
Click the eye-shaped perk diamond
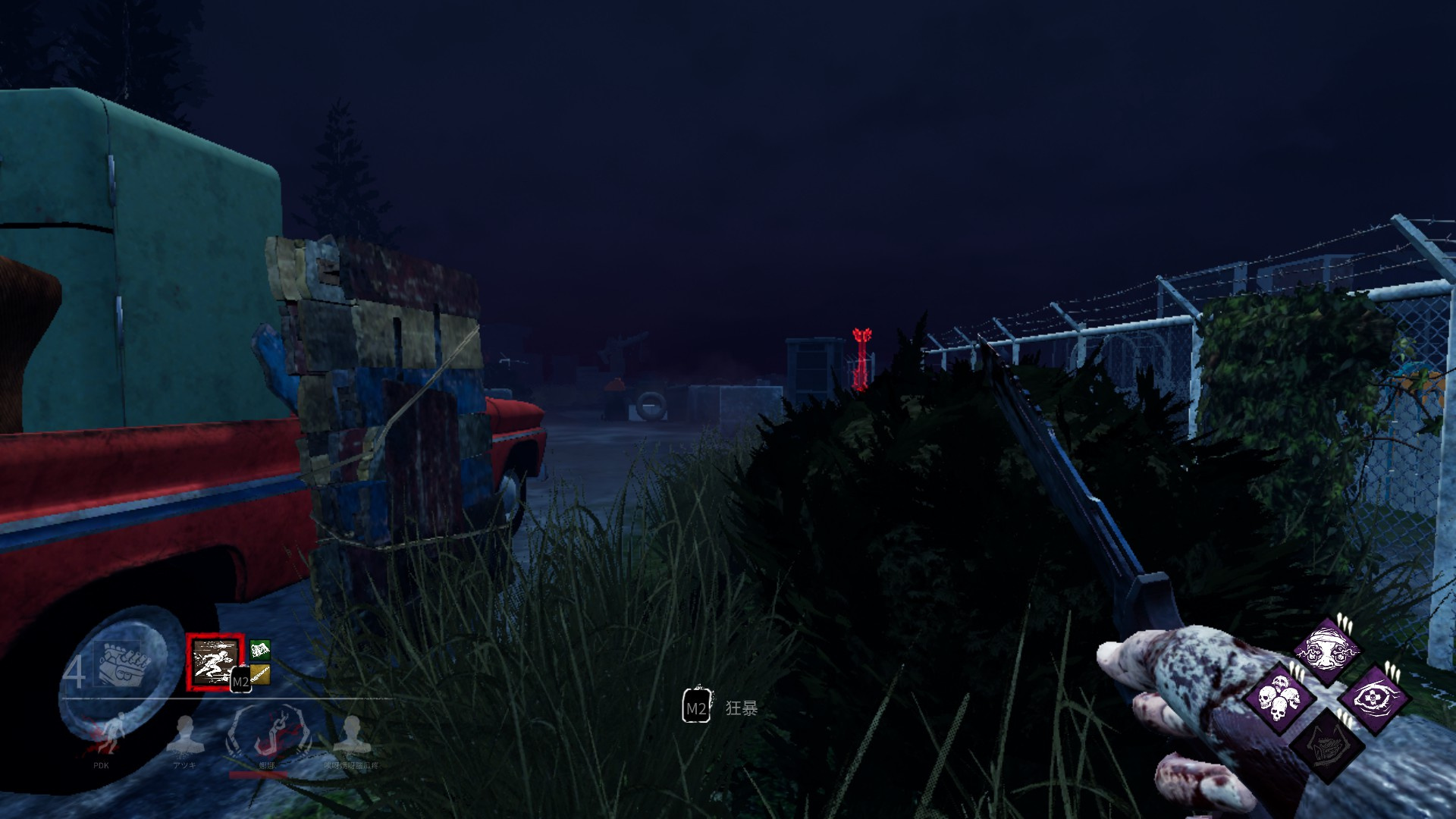[1374, 698]
